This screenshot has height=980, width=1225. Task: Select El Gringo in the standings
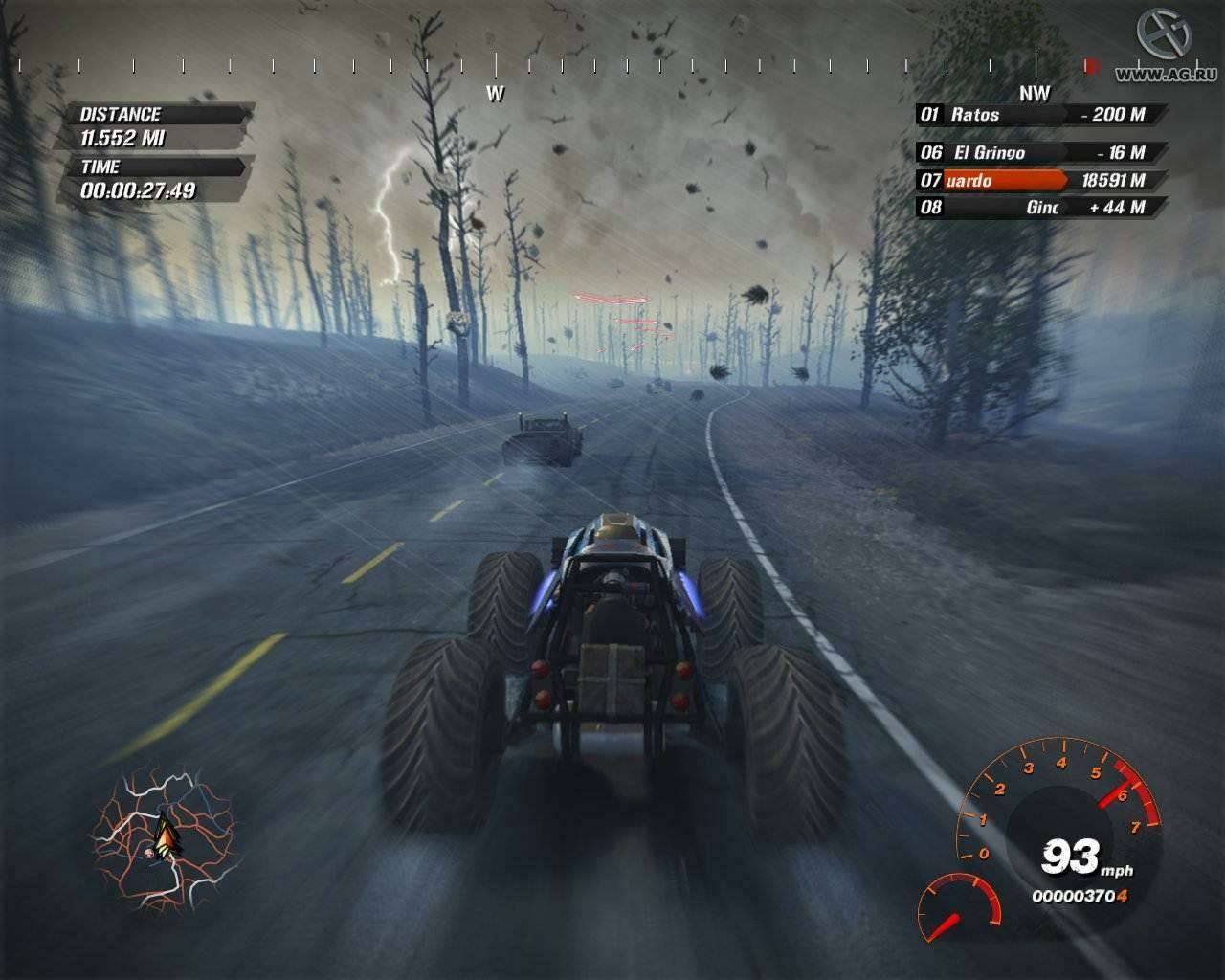tap(1041, 152)
